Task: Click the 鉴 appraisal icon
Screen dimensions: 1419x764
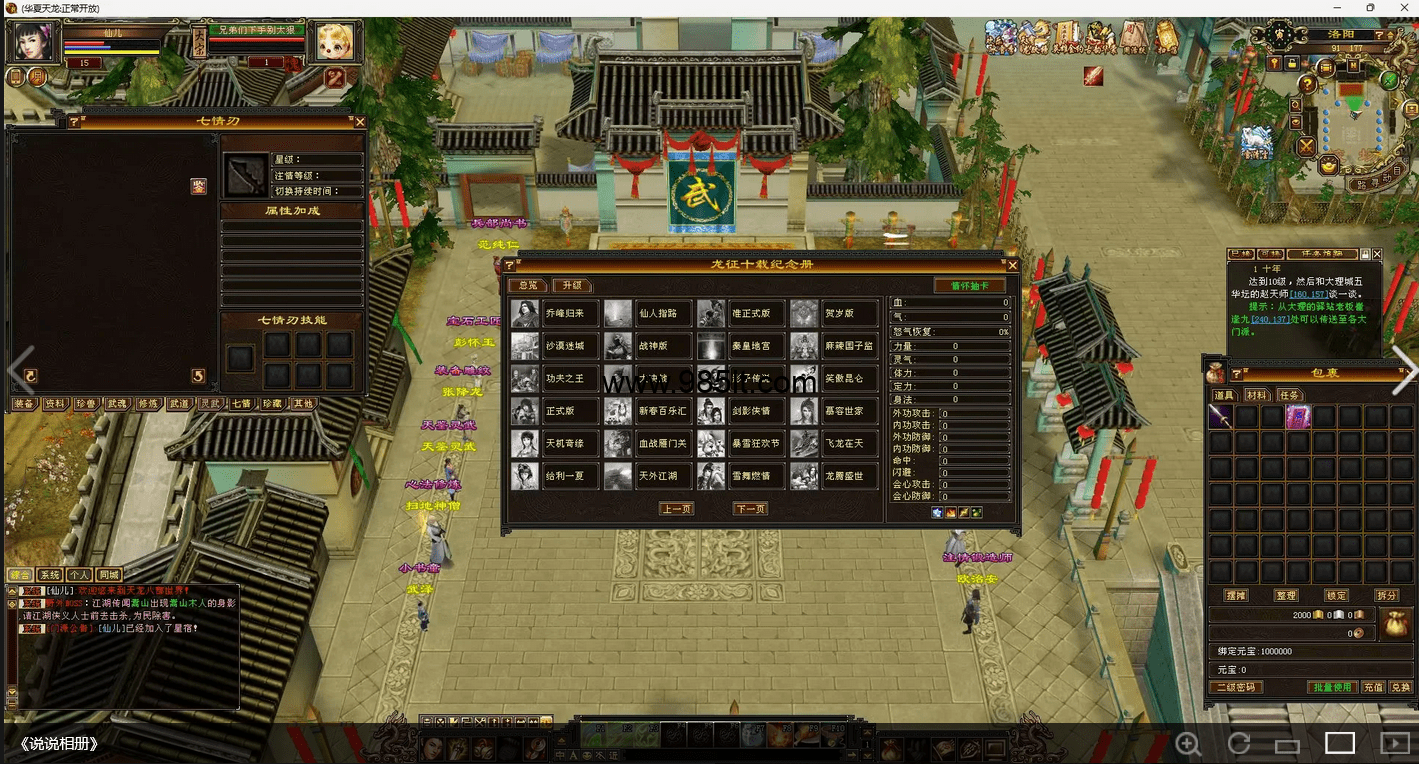Action: point(199,186)
